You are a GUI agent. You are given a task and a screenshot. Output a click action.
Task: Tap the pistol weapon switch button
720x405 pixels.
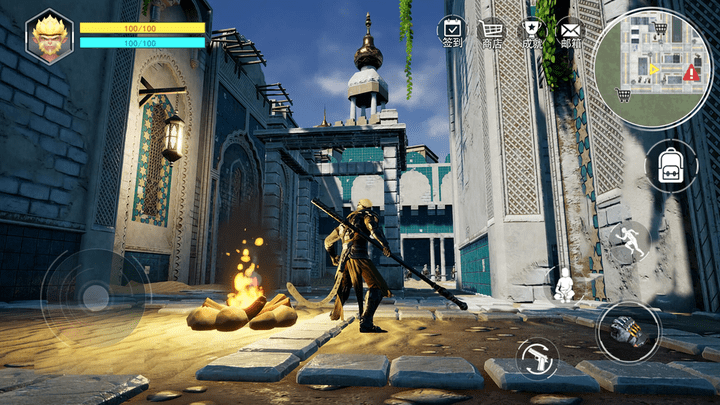coord(538,356)
